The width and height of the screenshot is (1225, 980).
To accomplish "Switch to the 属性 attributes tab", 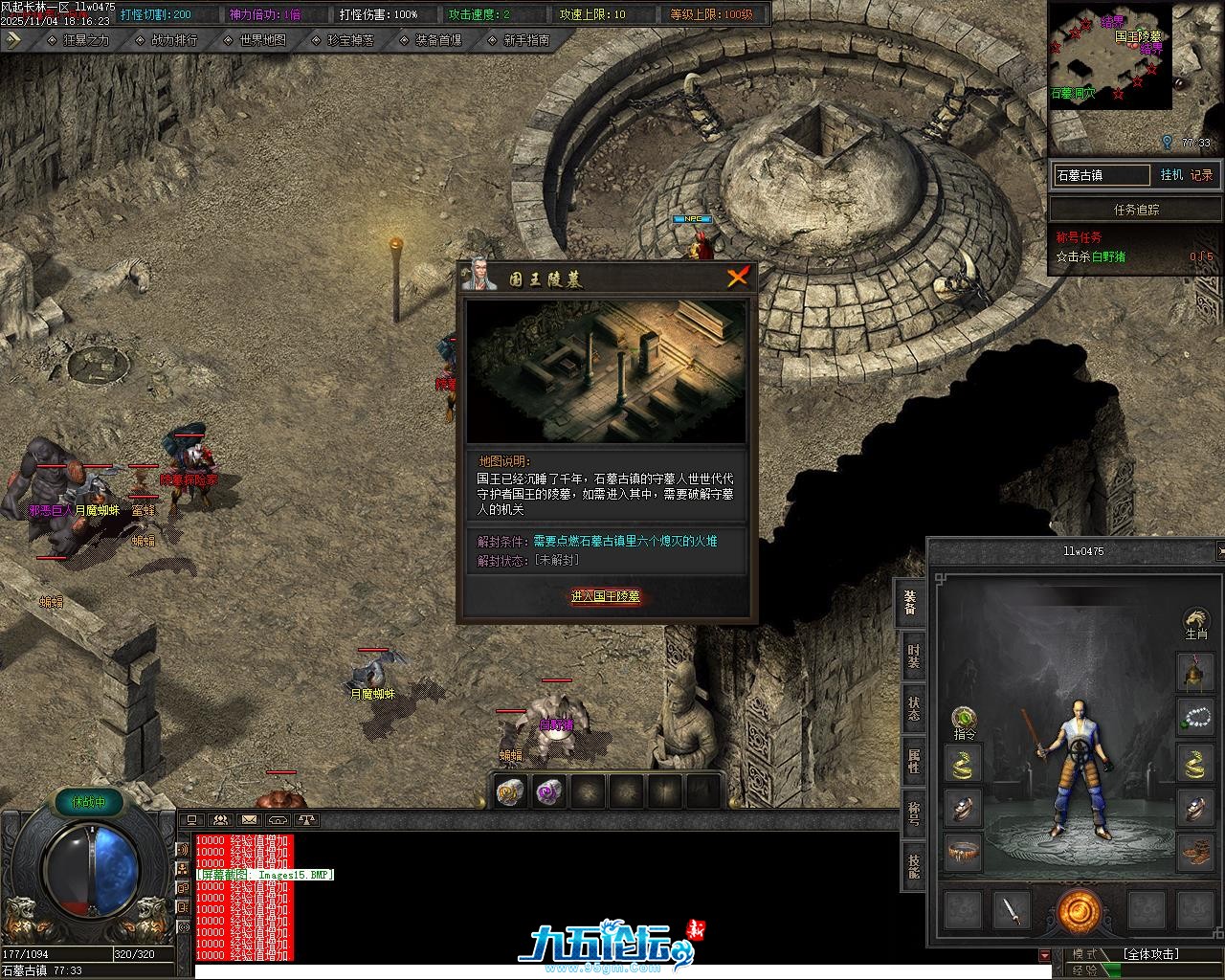I will click(x=913, y=762).
